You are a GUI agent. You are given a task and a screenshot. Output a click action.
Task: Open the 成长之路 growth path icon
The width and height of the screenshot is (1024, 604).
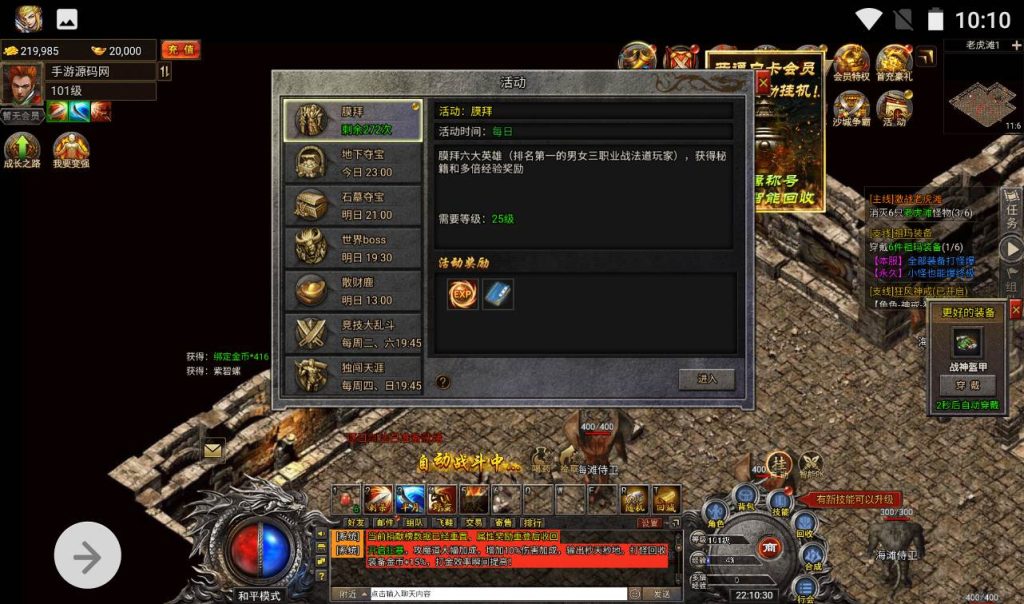tap(22, 152)
